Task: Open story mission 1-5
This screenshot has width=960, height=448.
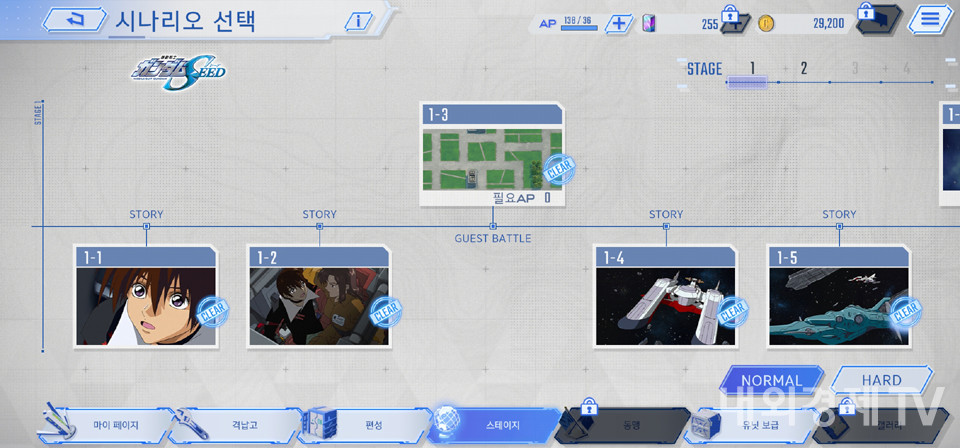Action: click(838, 296)
